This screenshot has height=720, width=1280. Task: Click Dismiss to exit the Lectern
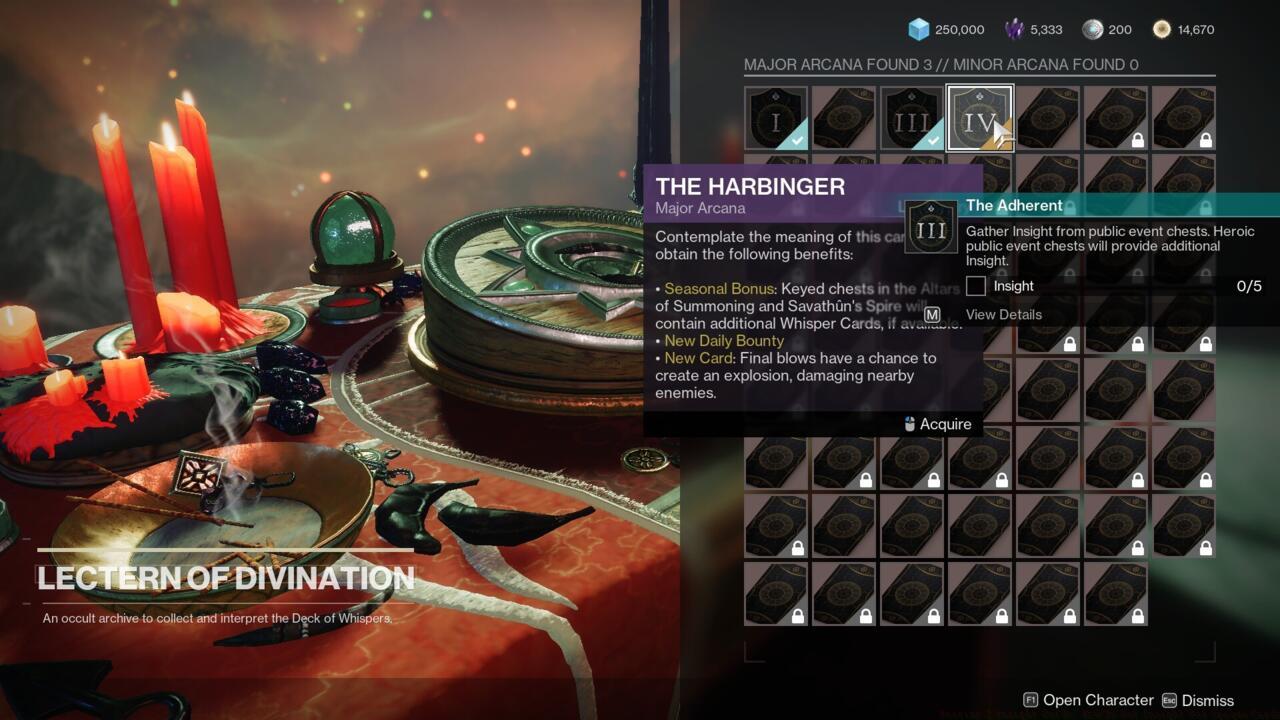tap(1207, 700)
